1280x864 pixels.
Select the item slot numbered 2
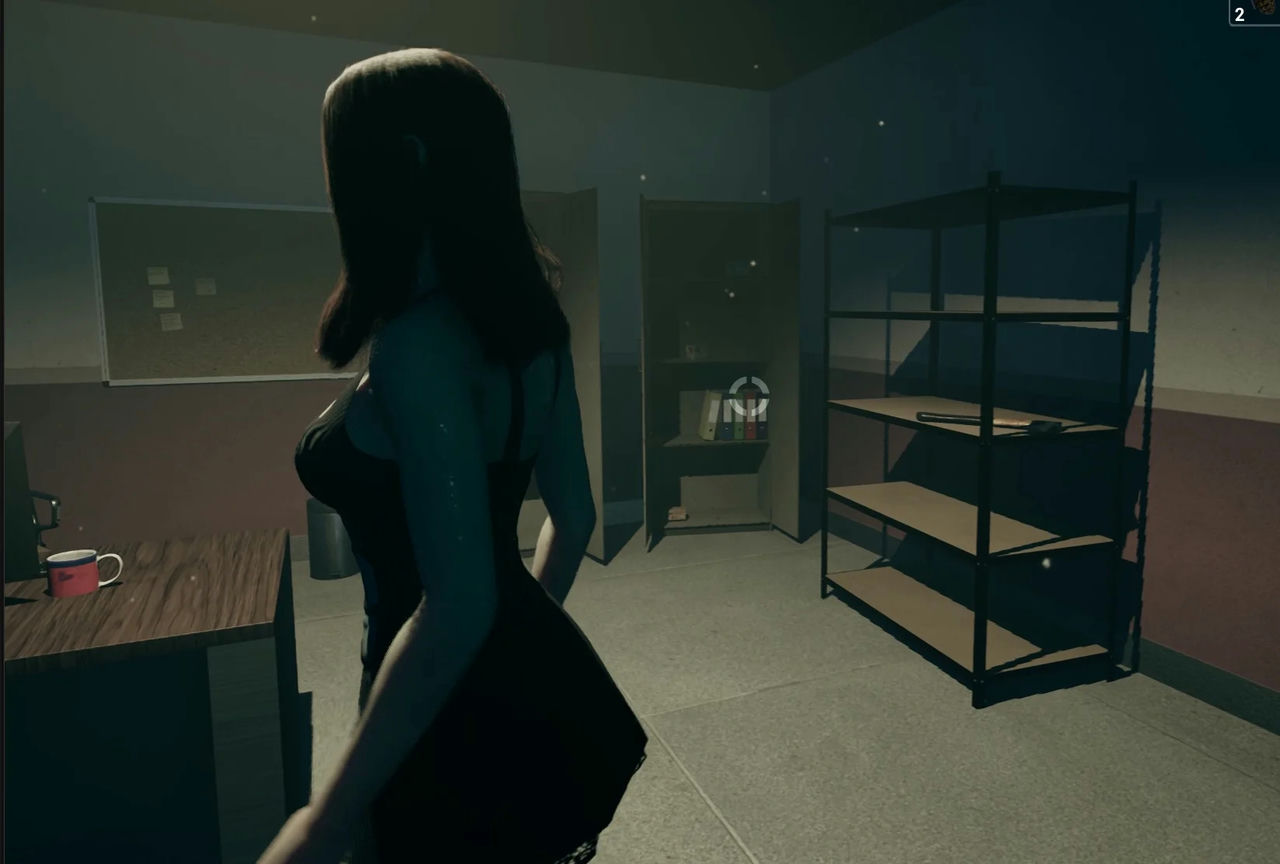click(x=1255, y=12)
